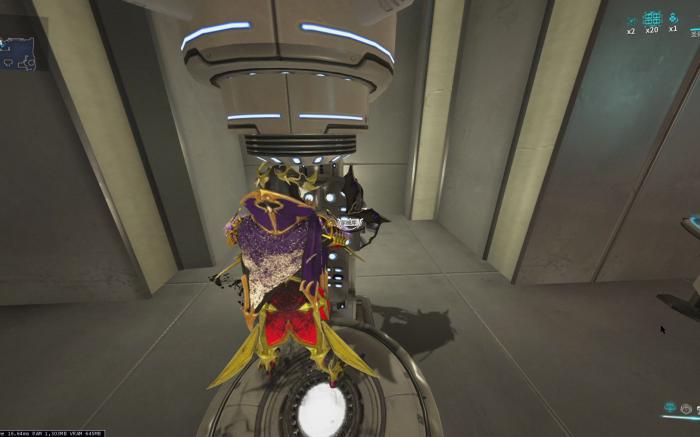This screenshot has width=700, height=437.
Task: Click the minimap in the corner
Action: point(18,52)
